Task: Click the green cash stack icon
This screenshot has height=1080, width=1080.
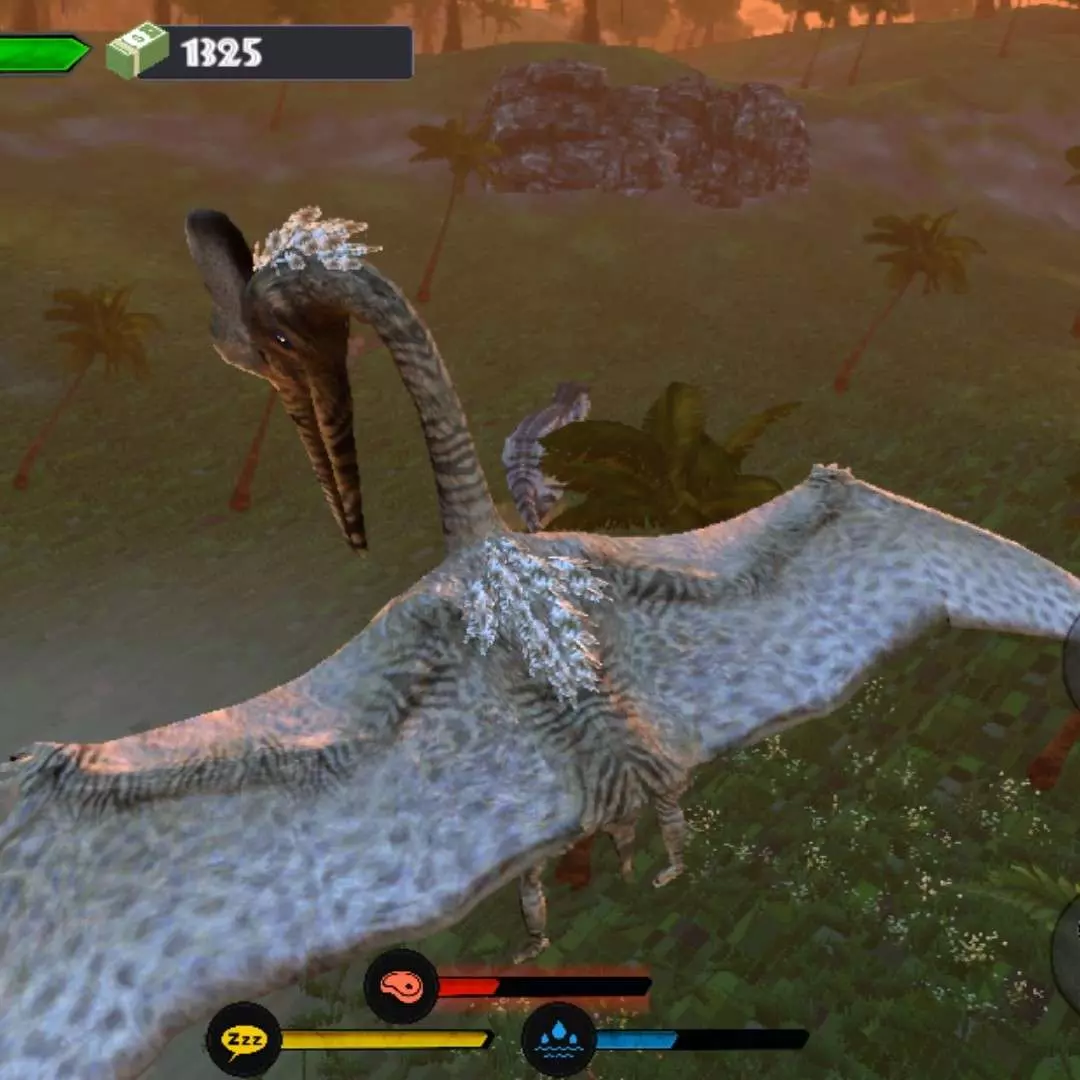Action: pos(137,51)
